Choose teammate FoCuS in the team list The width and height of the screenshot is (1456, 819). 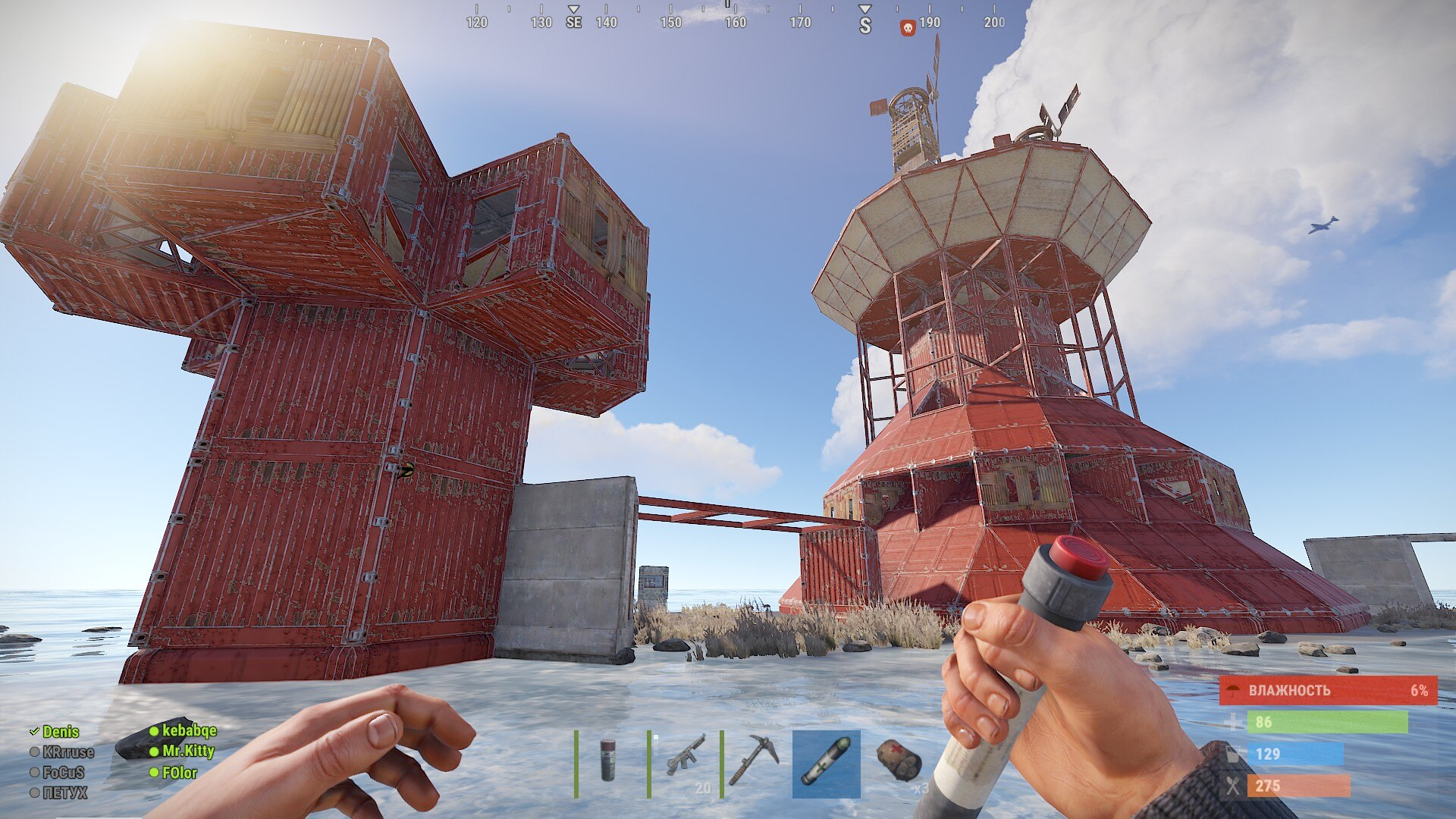[x=62, y=773]
